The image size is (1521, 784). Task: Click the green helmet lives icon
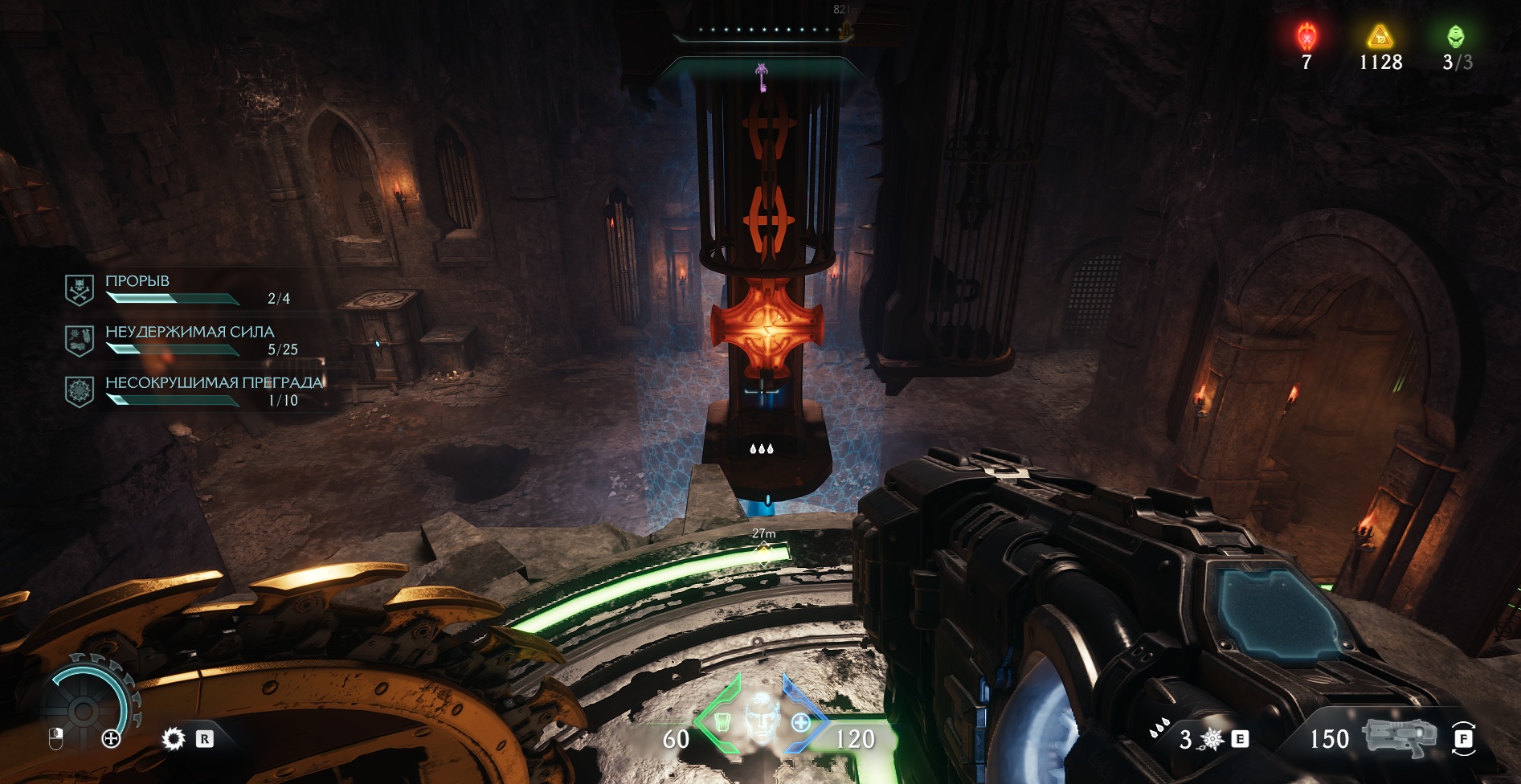click(1455, 37)
